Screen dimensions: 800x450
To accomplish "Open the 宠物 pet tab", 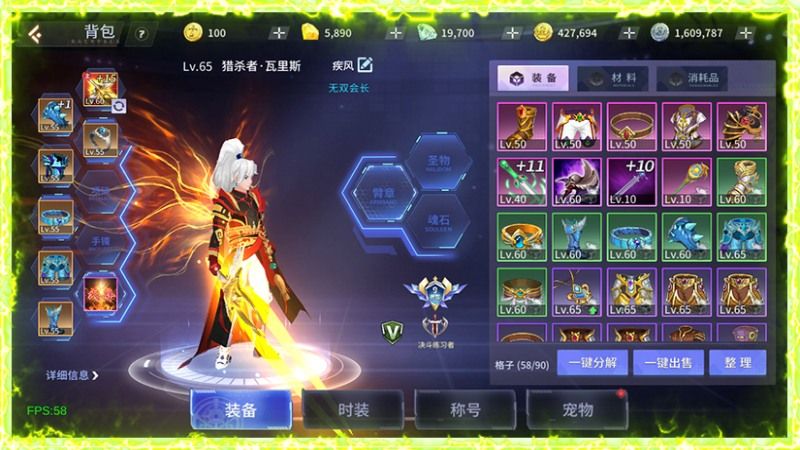I will 577,410.
